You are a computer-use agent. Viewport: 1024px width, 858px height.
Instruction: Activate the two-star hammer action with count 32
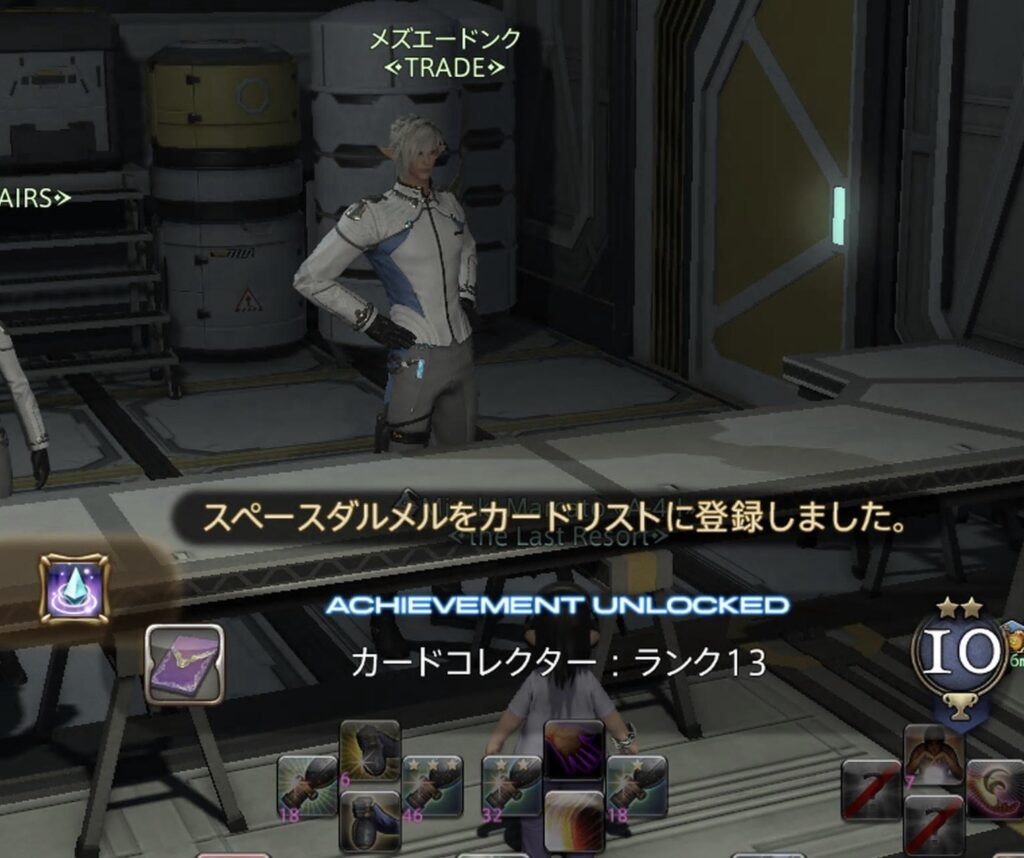coord(511,786)
